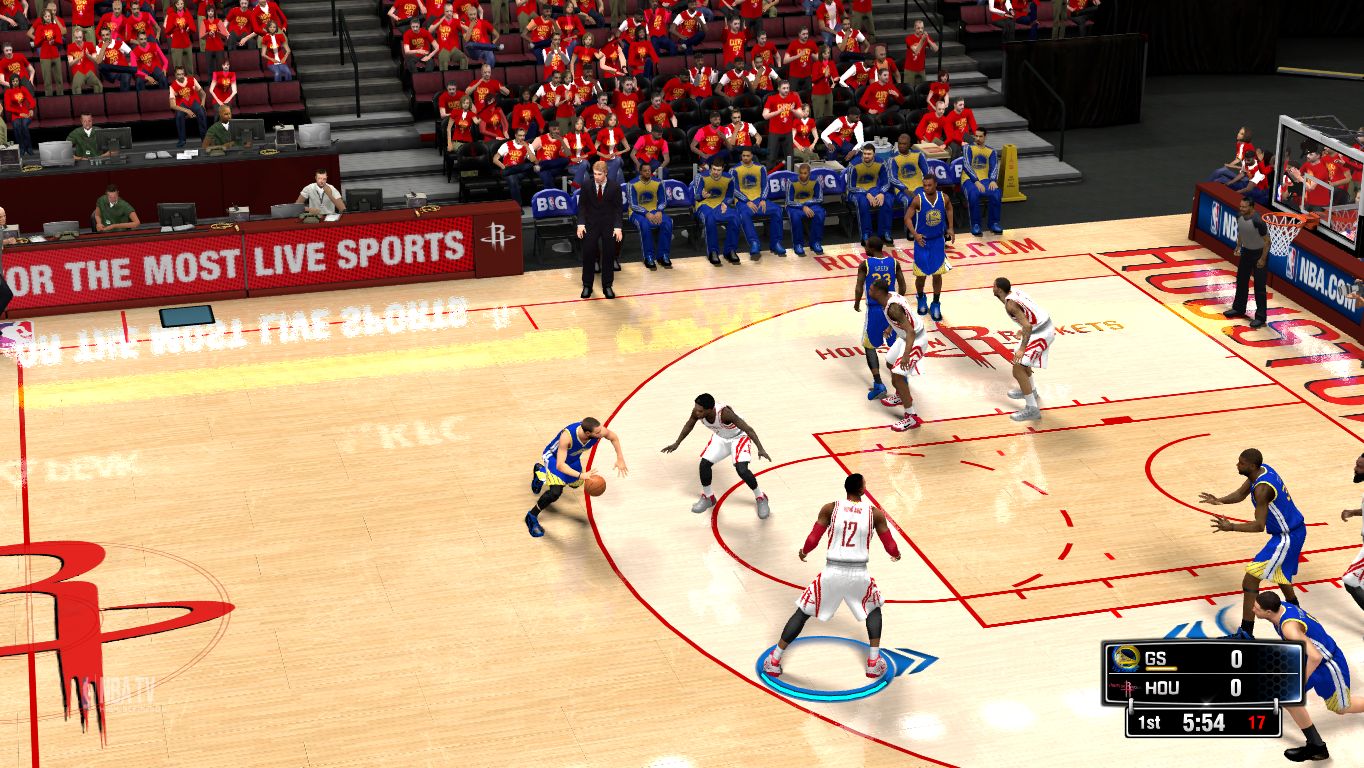The height and width of the screenshot is (768, 1364).
Task: Click the 1st quarter label on the clock bar
Action: [1150, 721]
